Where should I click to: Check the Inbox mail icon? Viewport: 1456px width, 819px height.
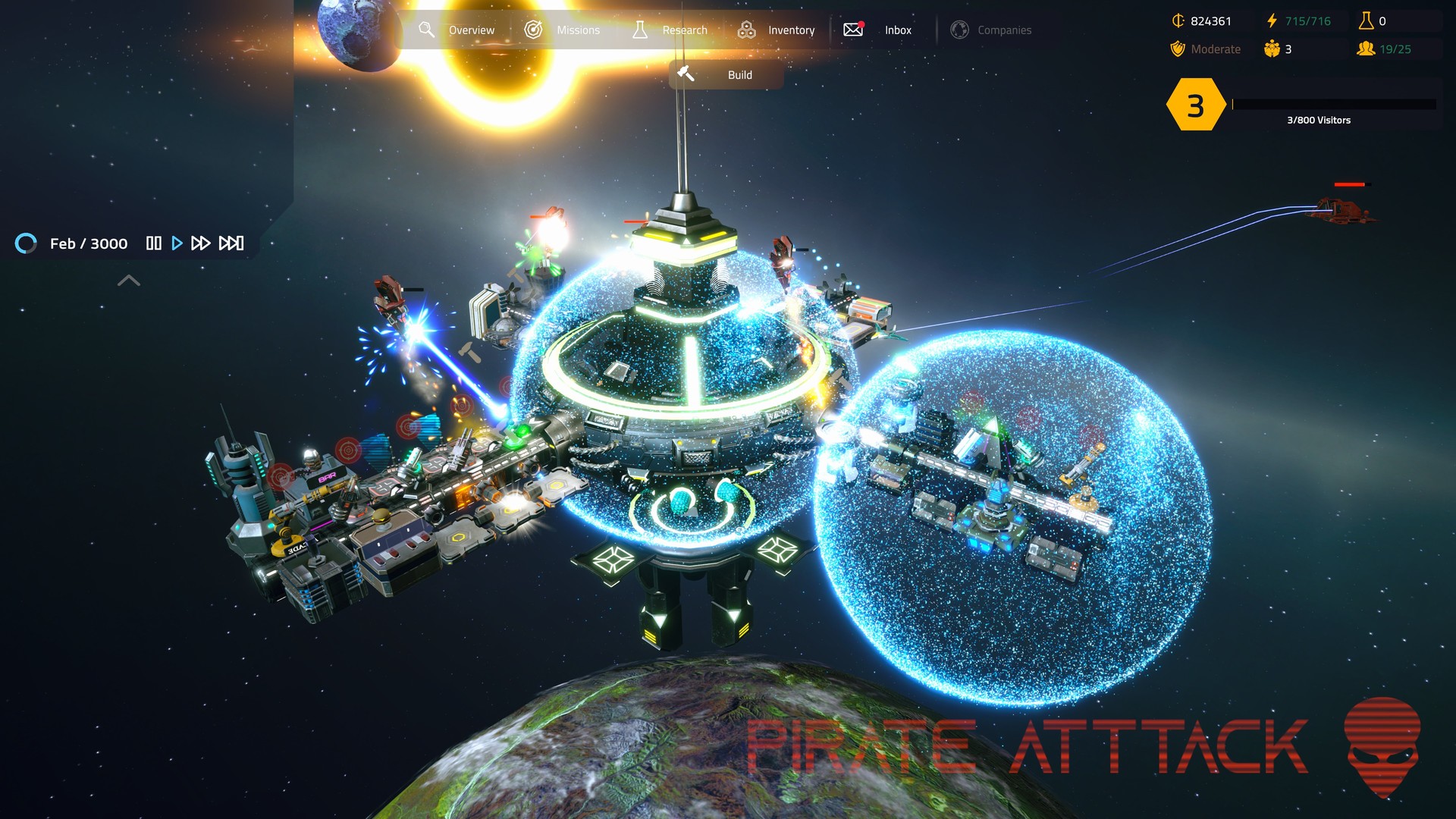[x=852, y=30]
